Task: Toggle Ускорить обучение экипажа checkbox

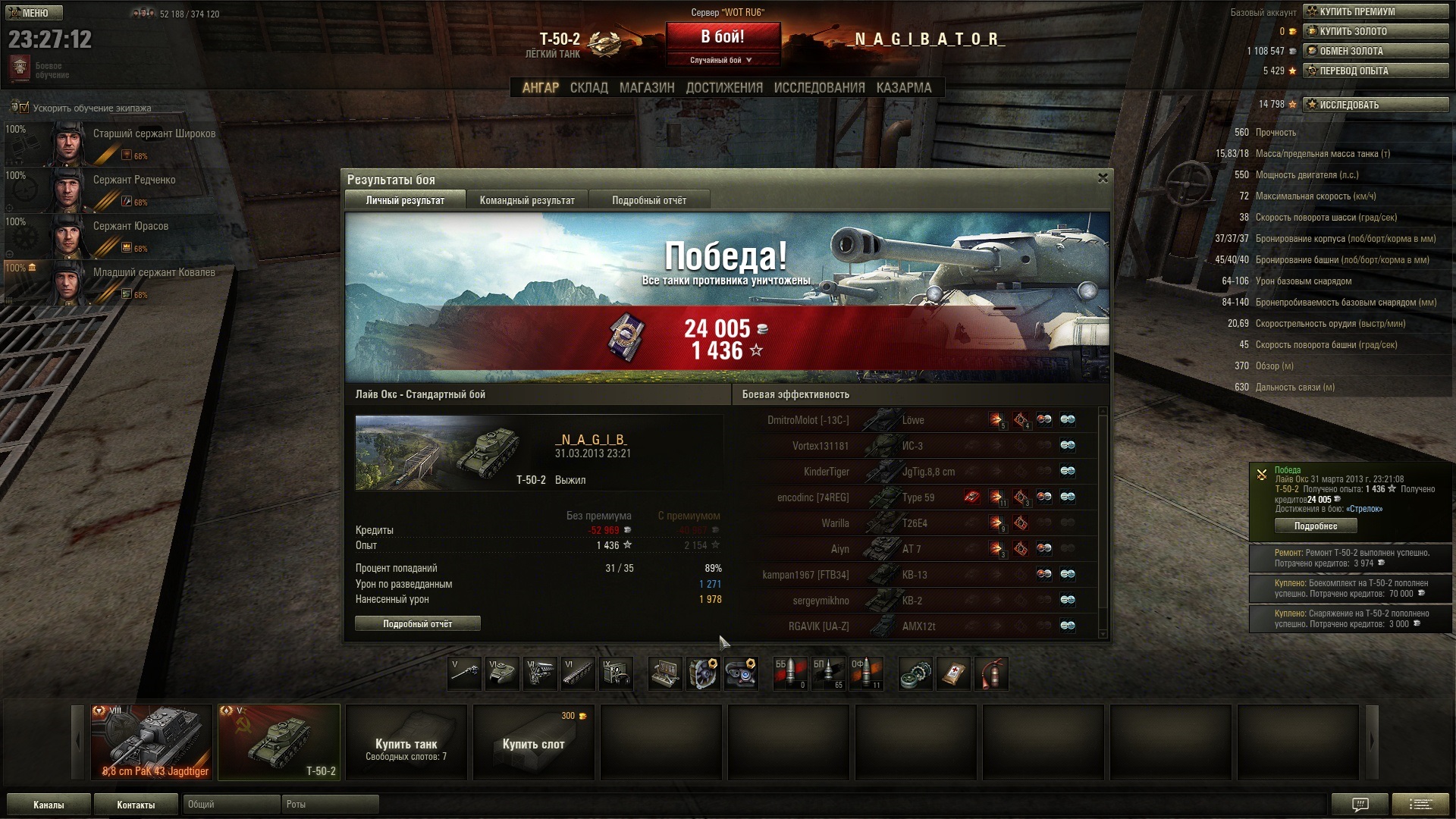Action: [x=23, y=108]
